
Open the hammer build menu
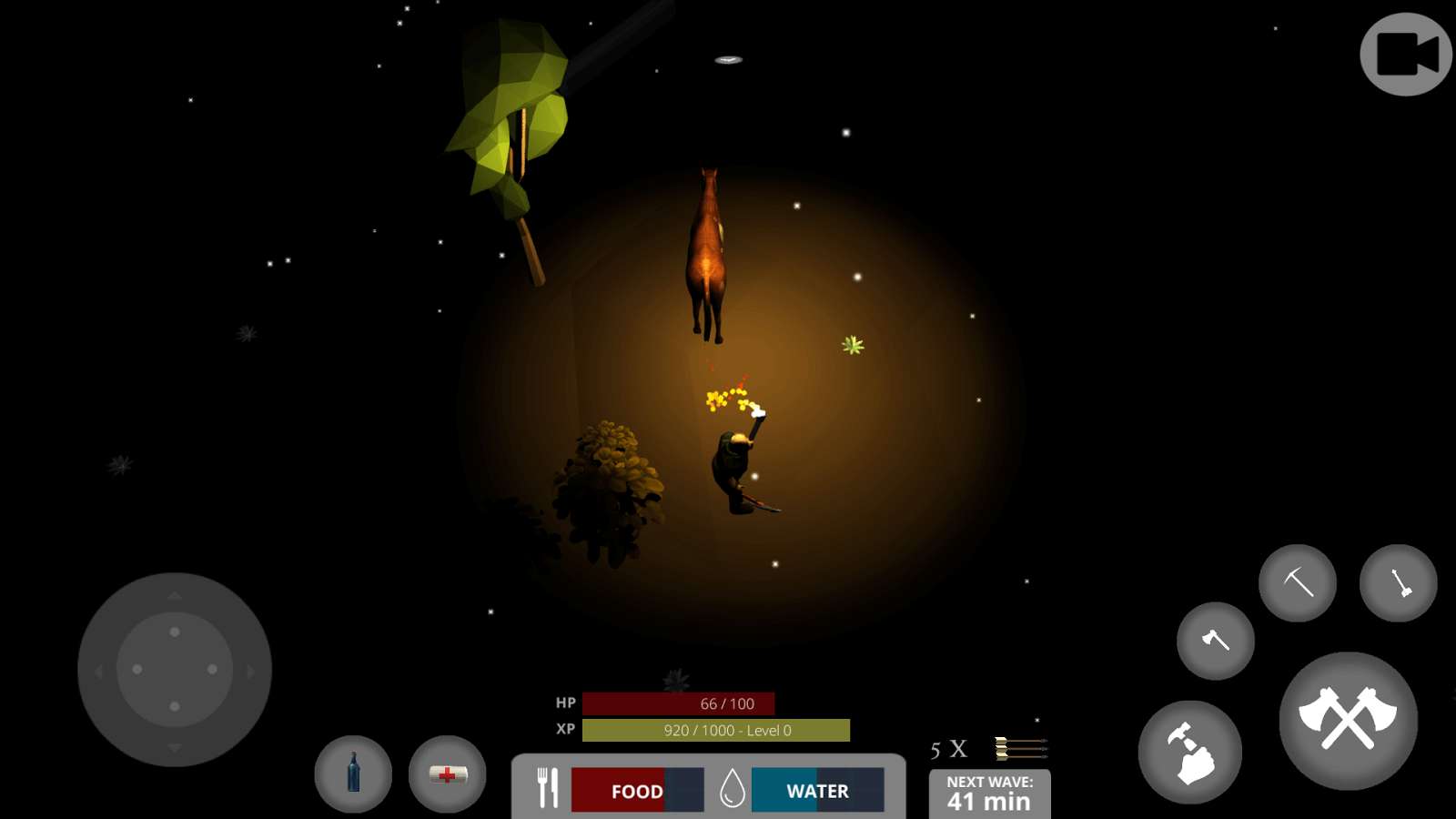[x=1189, y=752]
